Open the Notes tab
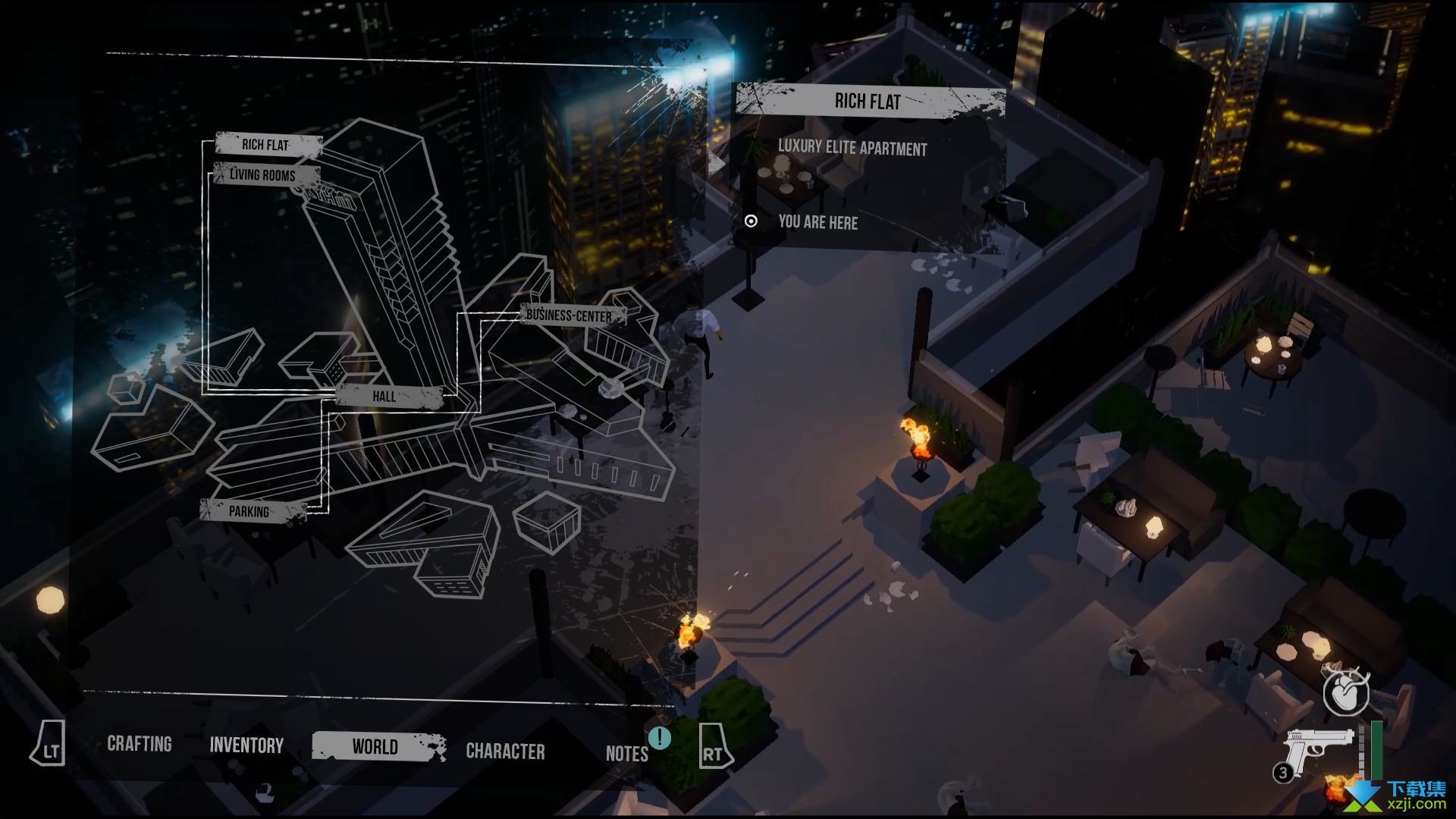 [x=626, y=753]
